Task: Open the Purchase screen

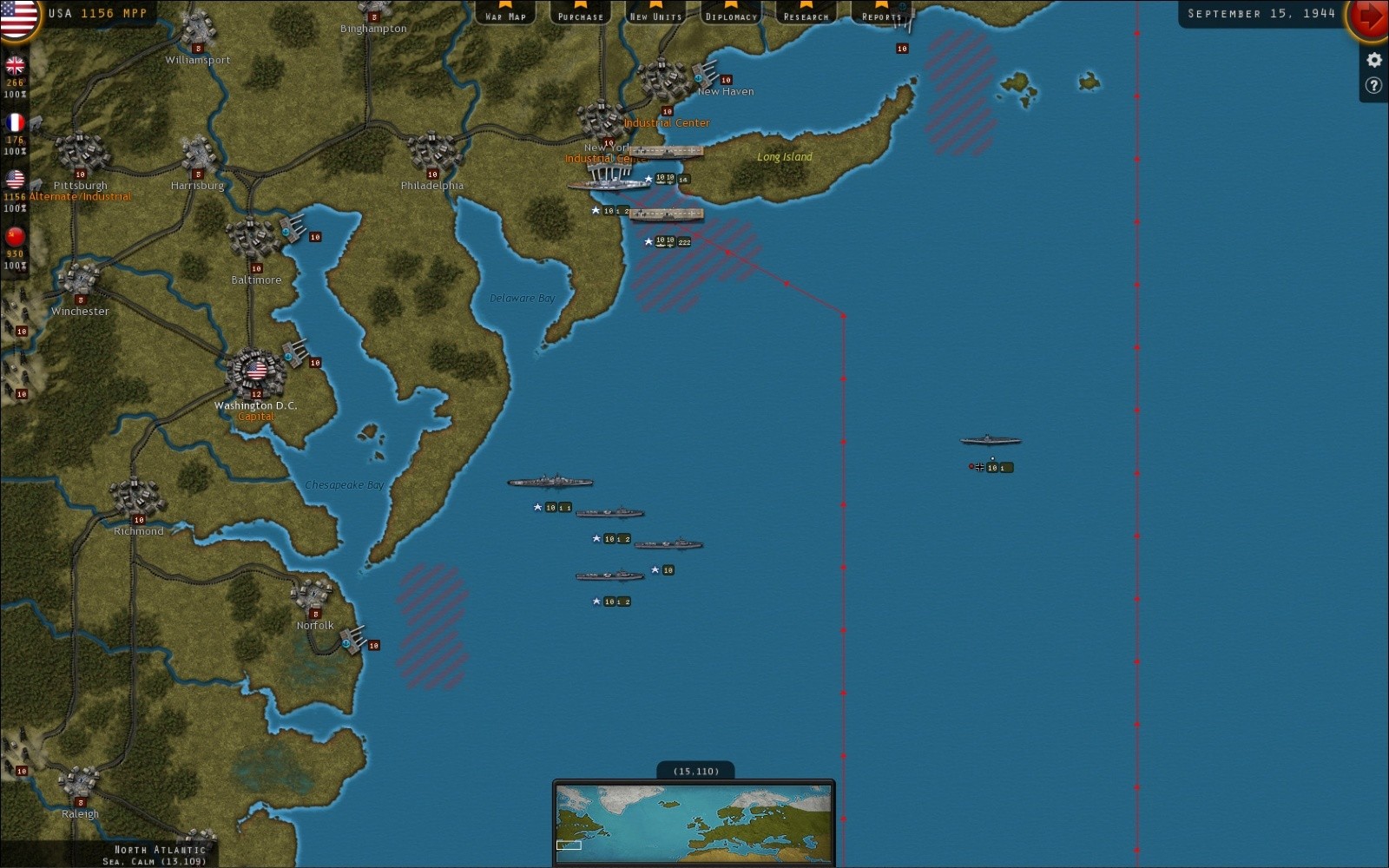Action: (x=579, y=15)
